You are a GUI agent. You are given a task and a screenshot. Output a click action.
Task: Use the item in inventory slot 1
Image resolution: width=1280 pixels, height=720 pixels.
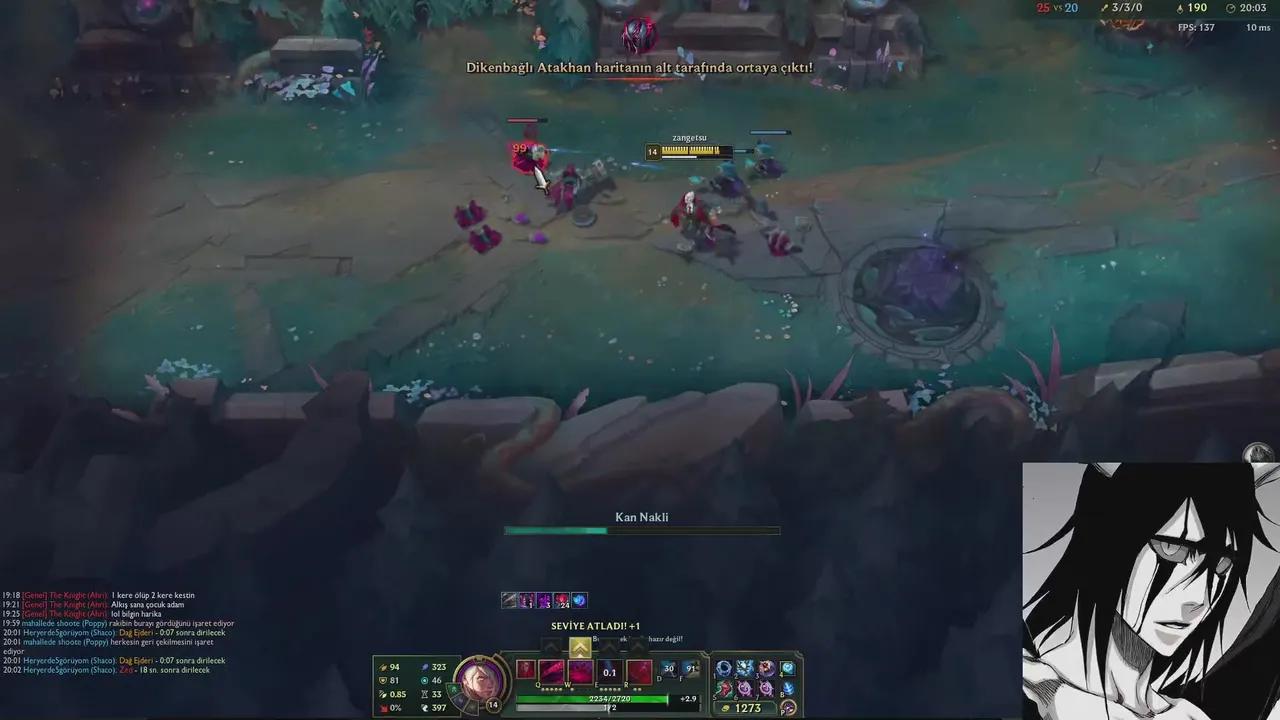tap(721, 667)
